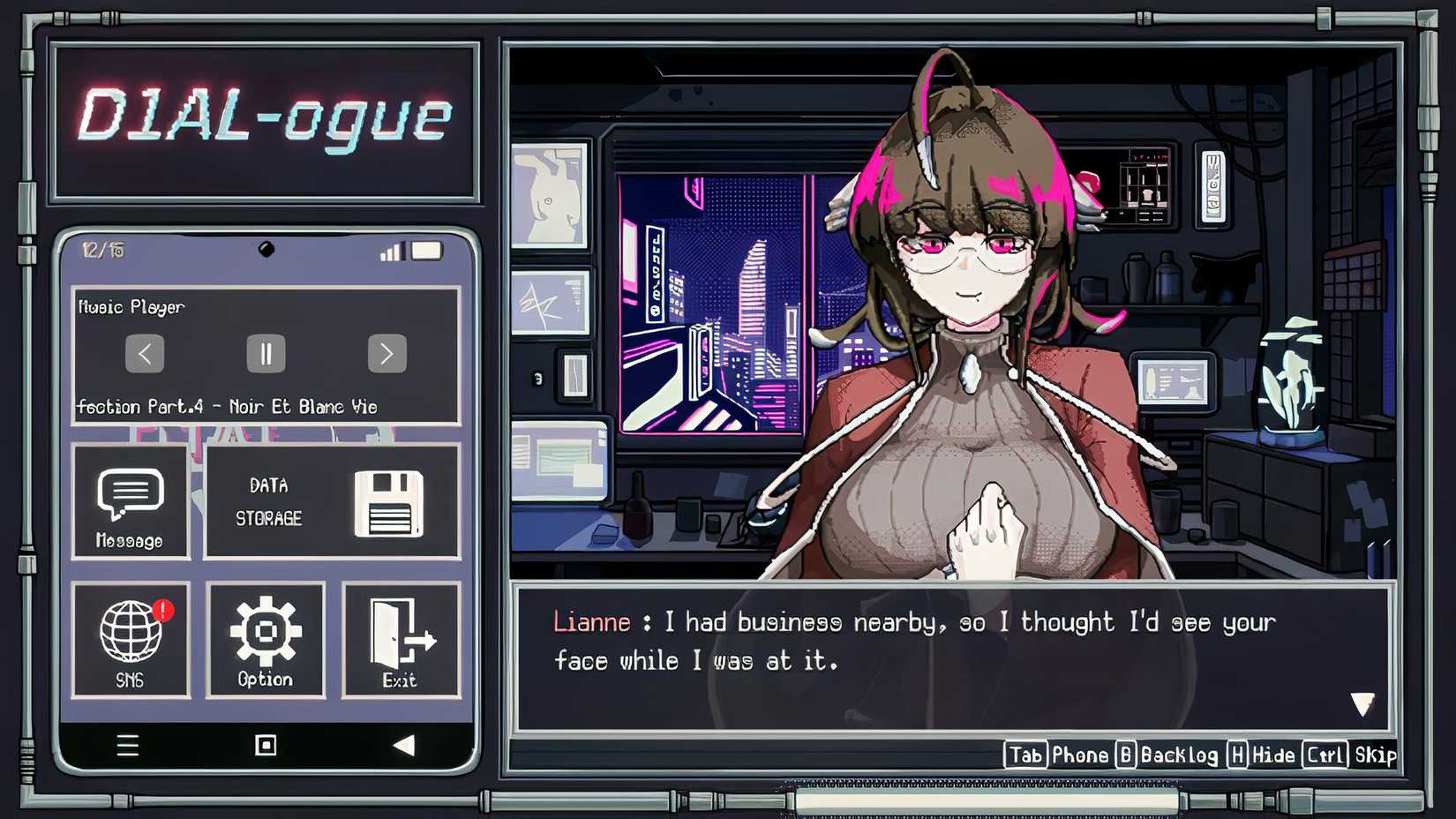Viewport: 1456px width, 819px height.
Task: Open the Option settings gear
Action: click(266, 635)
